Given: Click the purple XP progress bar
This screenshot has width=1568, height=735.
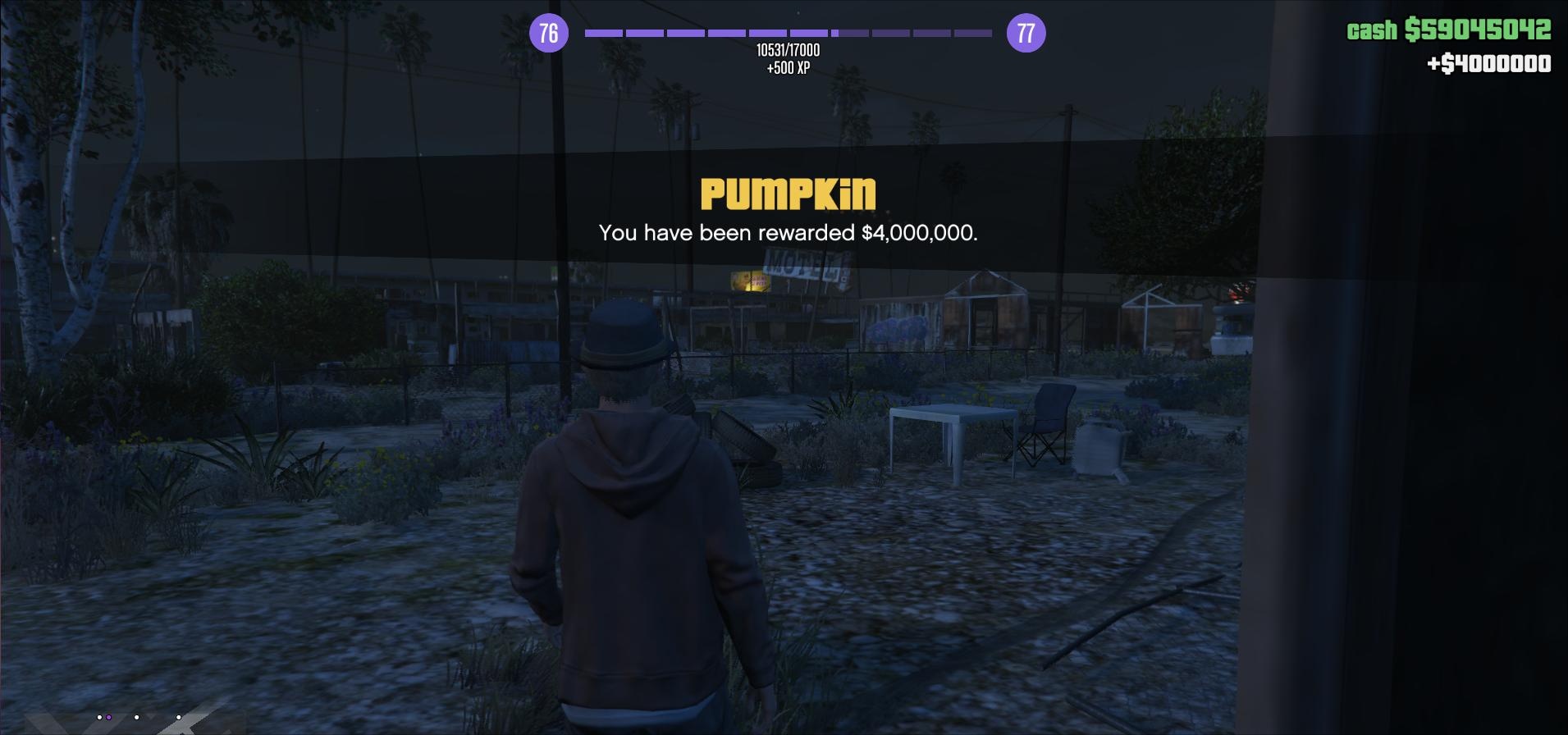Looking at the screenshot, I should pyautogui.click(x=785, y=33).
